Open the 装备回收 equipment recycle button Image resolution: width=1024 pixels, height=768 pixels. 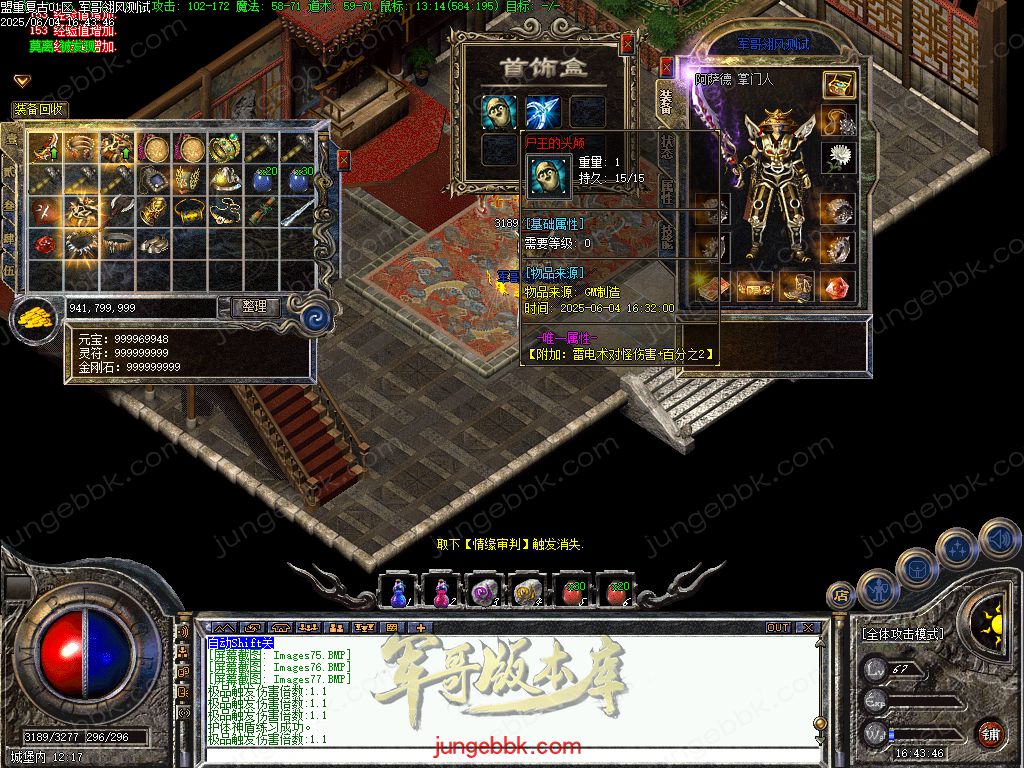coord(40,109)
